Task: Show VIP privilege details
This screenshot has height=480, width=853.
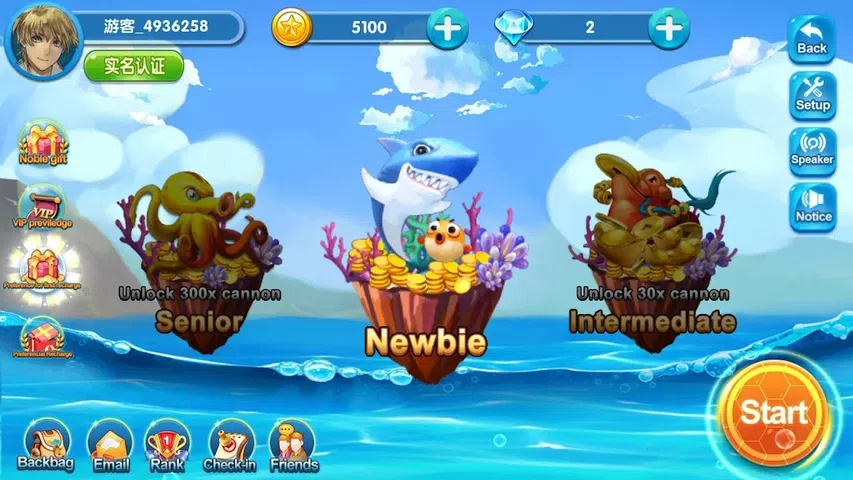Action: click(x=42, y=205)
